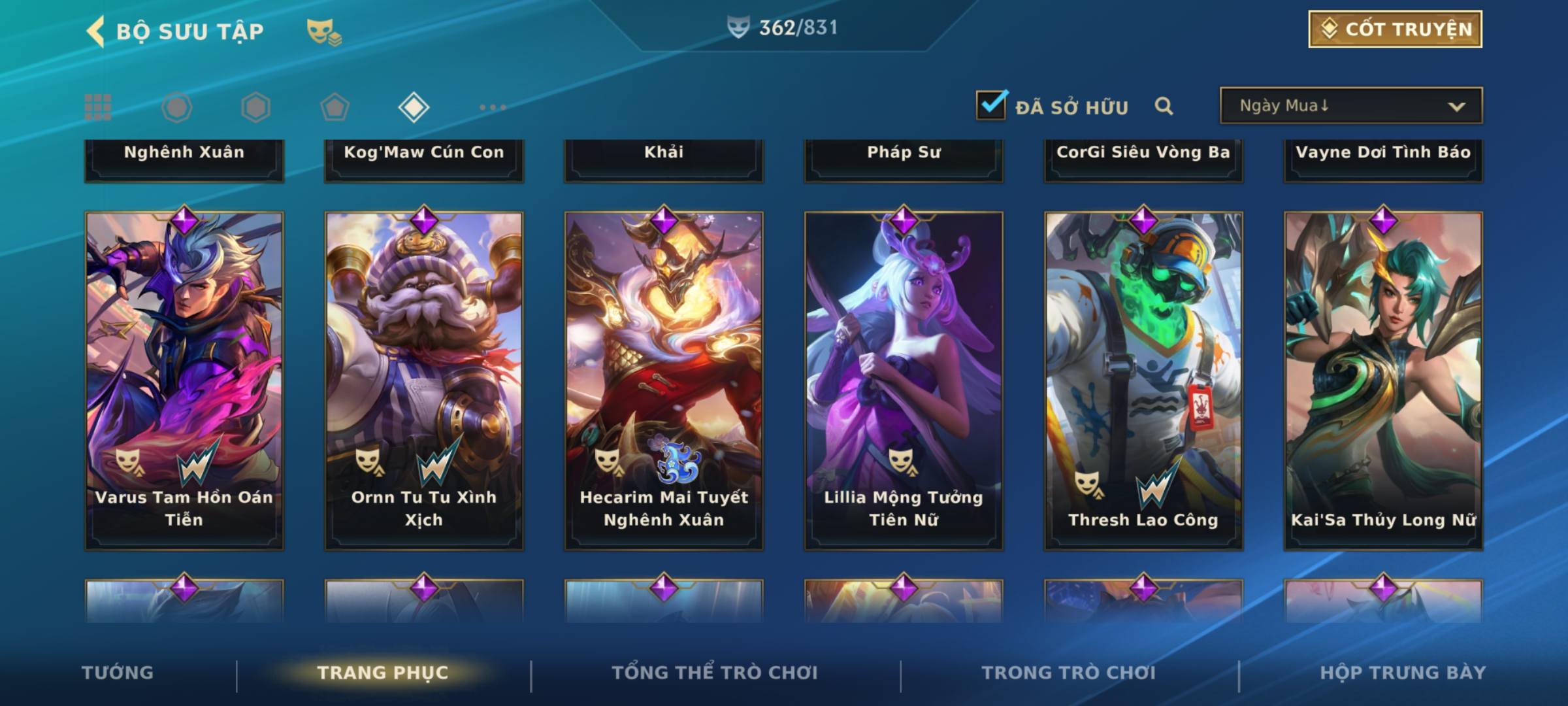This screenshot has width=1568, height=706.
Task: Show more filters via three dots
Action: tap(493, 107)
